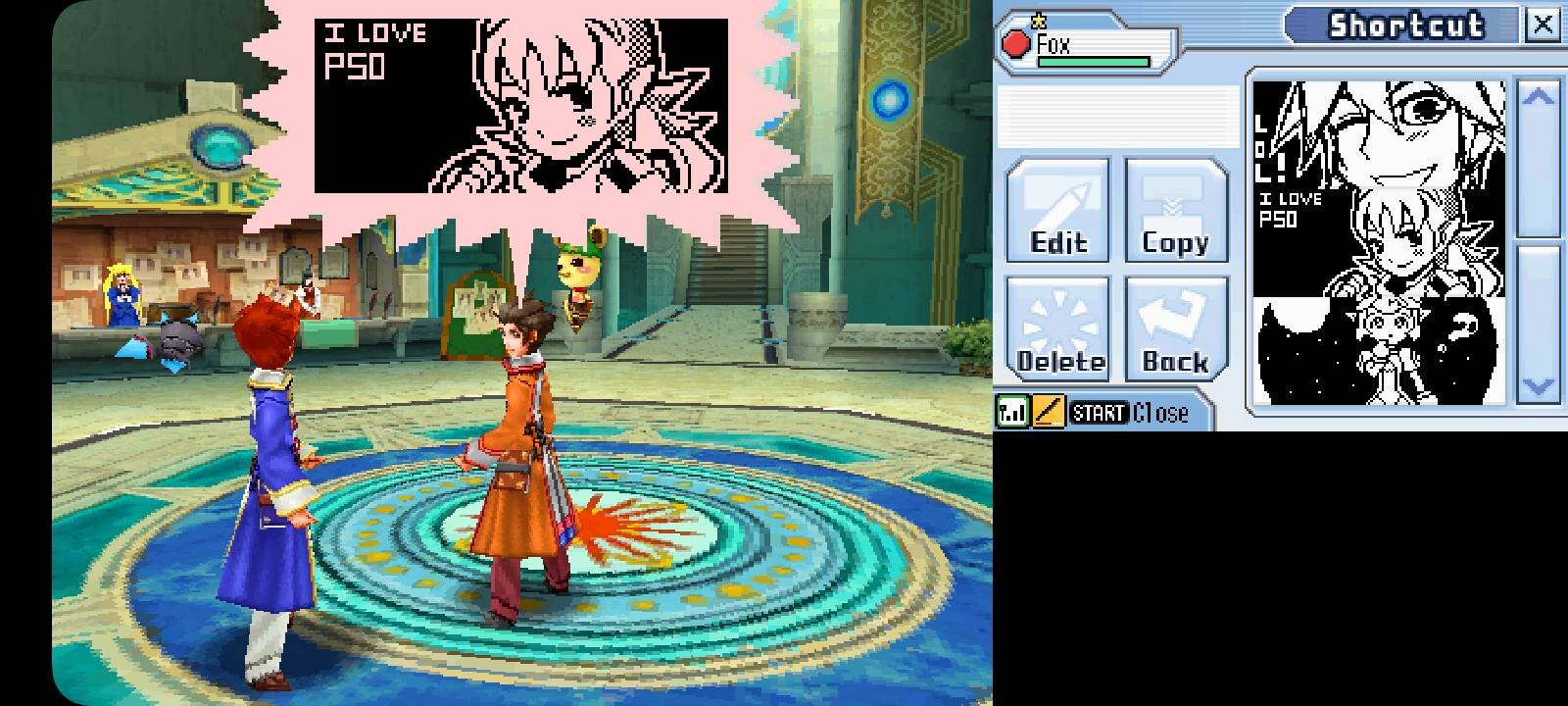Open the Copy function icon
Screen dimensions: 1568x706
pyautogui.click(x=1175, y=211)
